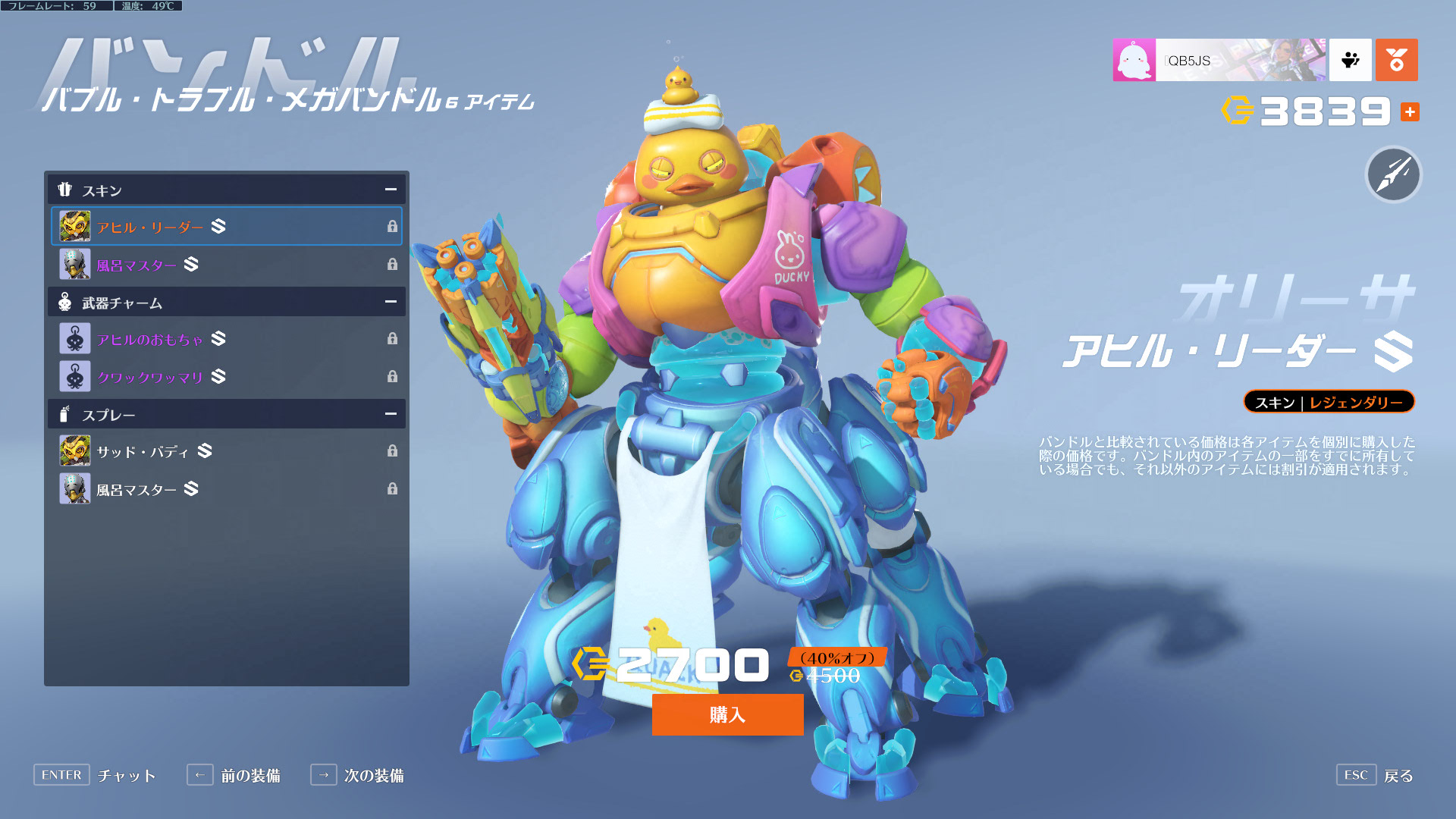Select the サッド・バディ spray
This screenshot has width=1456, height=819.
click(226, 451)
